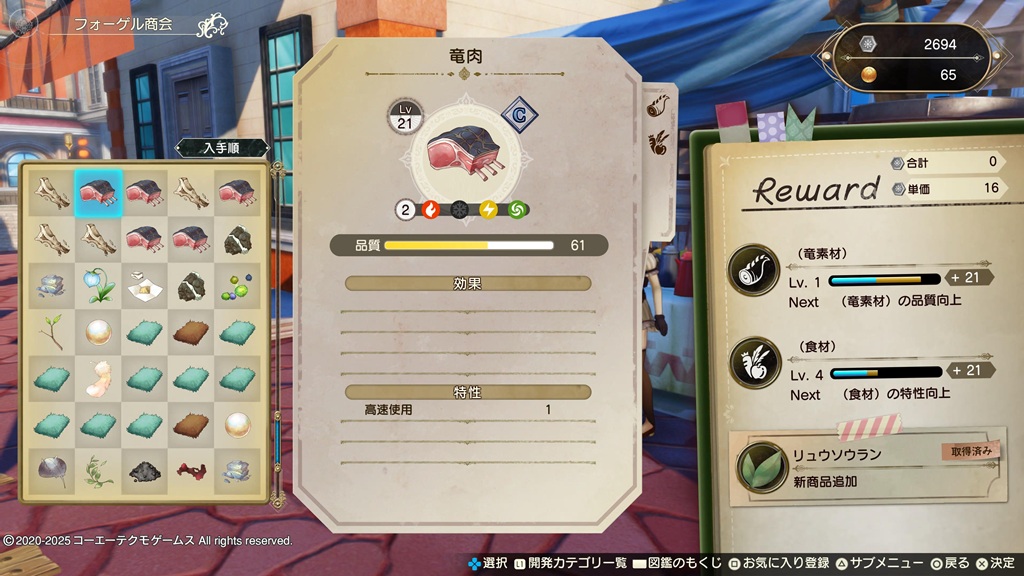Select the green herb sprig item
The width and height of the screenshot is (1024, 576).
click(98, 468)
